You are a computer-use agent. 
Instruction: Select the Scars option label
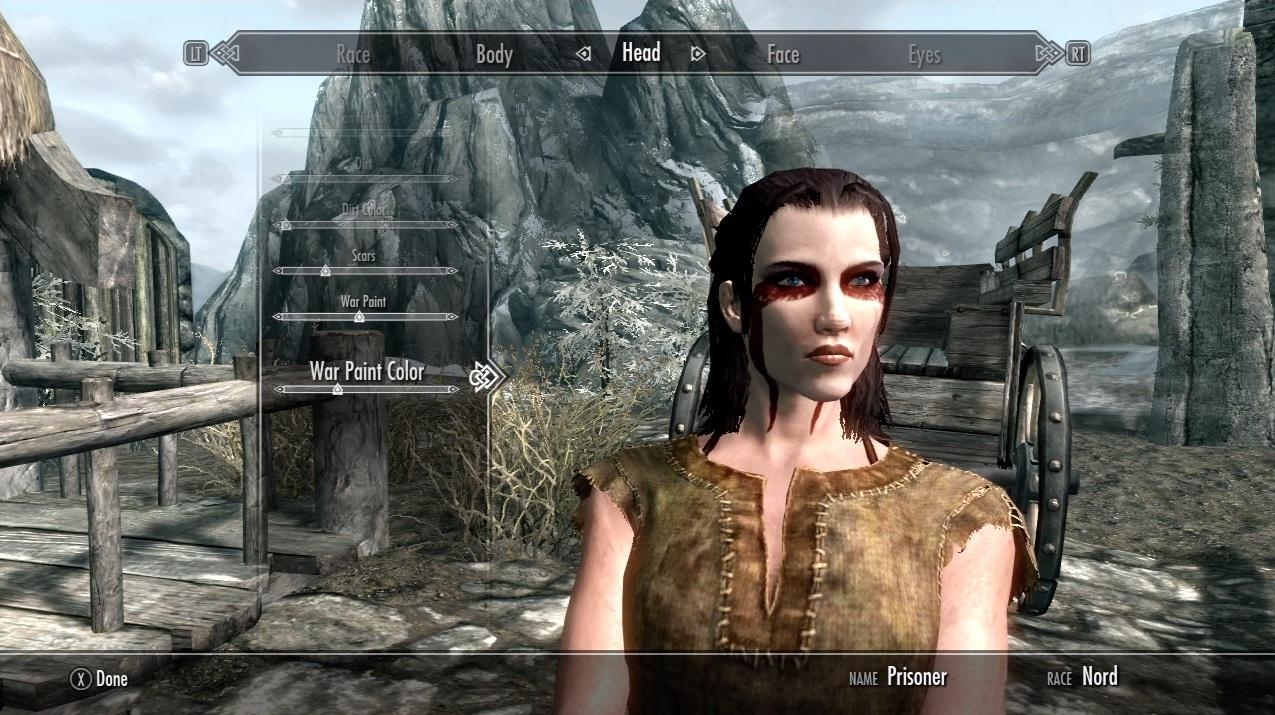click(364, 256)
